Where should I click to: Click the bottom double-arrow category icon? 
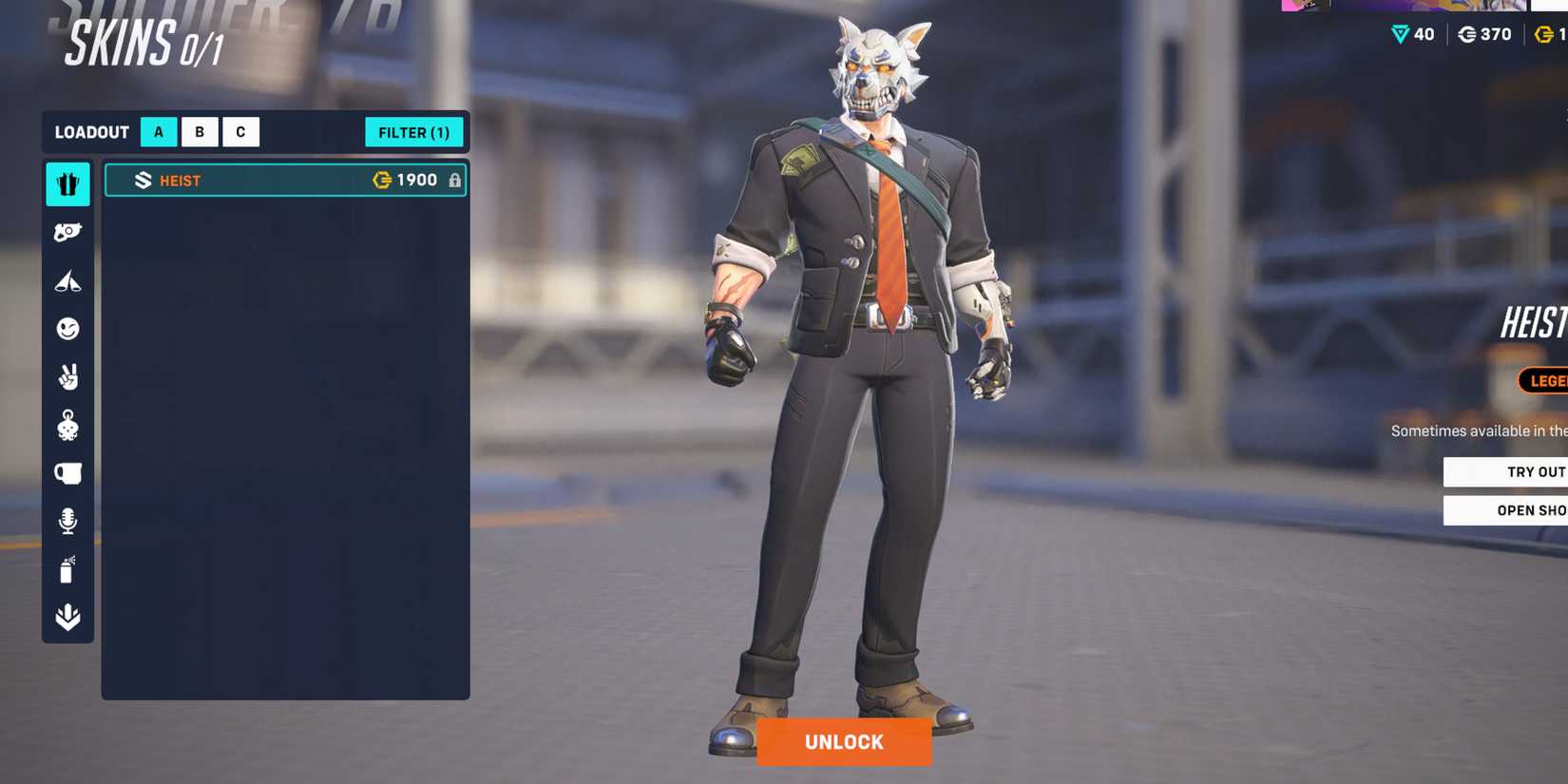click(67, 616)
